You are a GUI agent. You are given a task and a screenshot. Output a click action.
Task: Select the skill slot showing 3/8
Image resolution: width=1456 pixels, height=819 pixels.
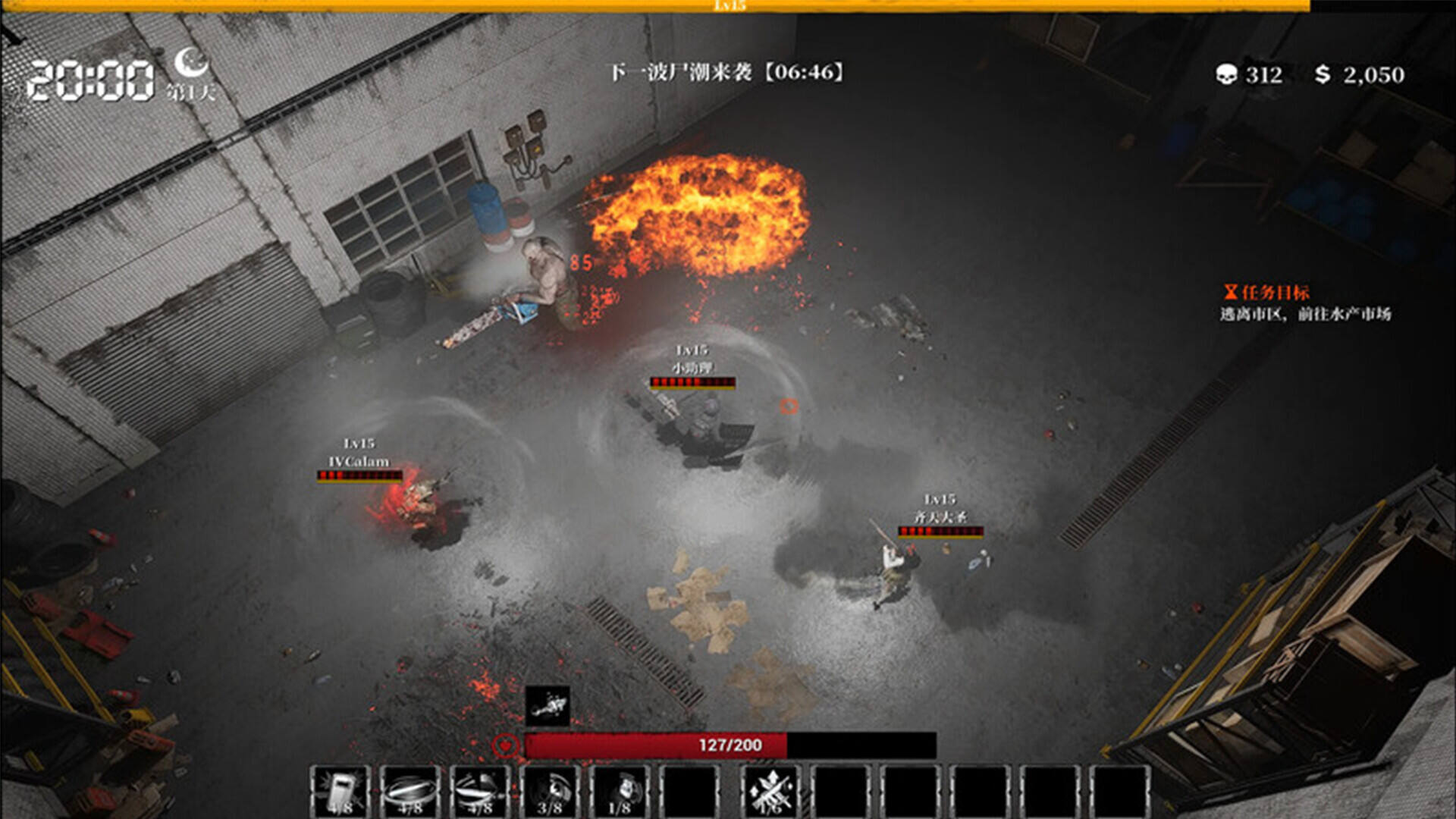coord(550,791)
